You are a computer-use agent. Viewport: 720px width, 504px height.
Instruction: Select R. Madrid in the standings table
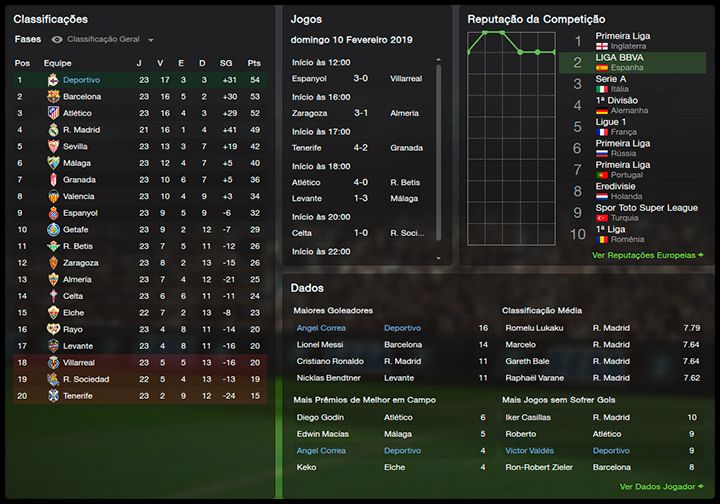pos(81,130)
